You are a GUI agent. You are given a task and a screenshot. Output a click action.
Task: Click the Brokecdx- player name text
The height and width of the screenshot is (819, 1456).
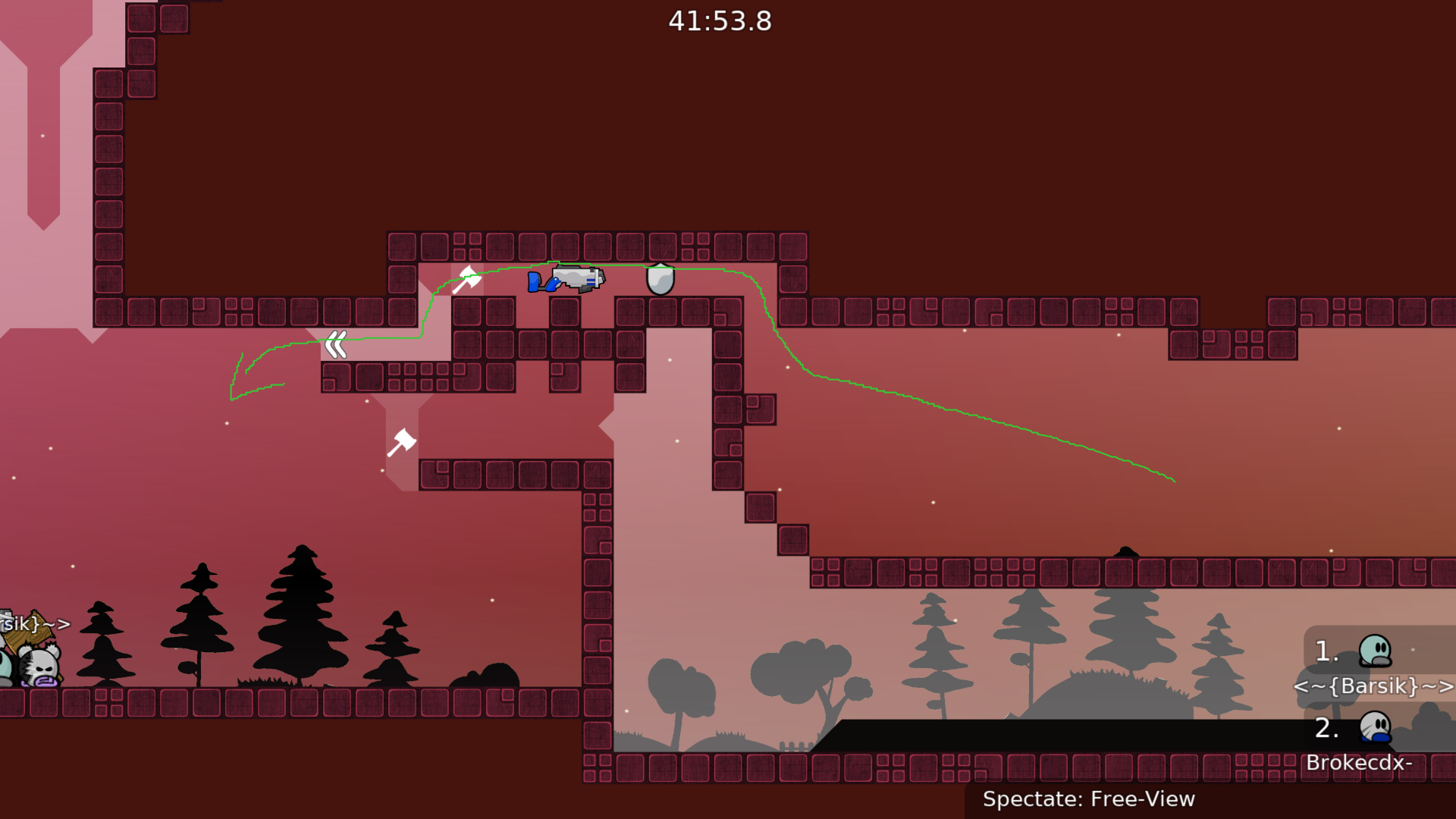pyautogui.click(x=1360, y=764)
